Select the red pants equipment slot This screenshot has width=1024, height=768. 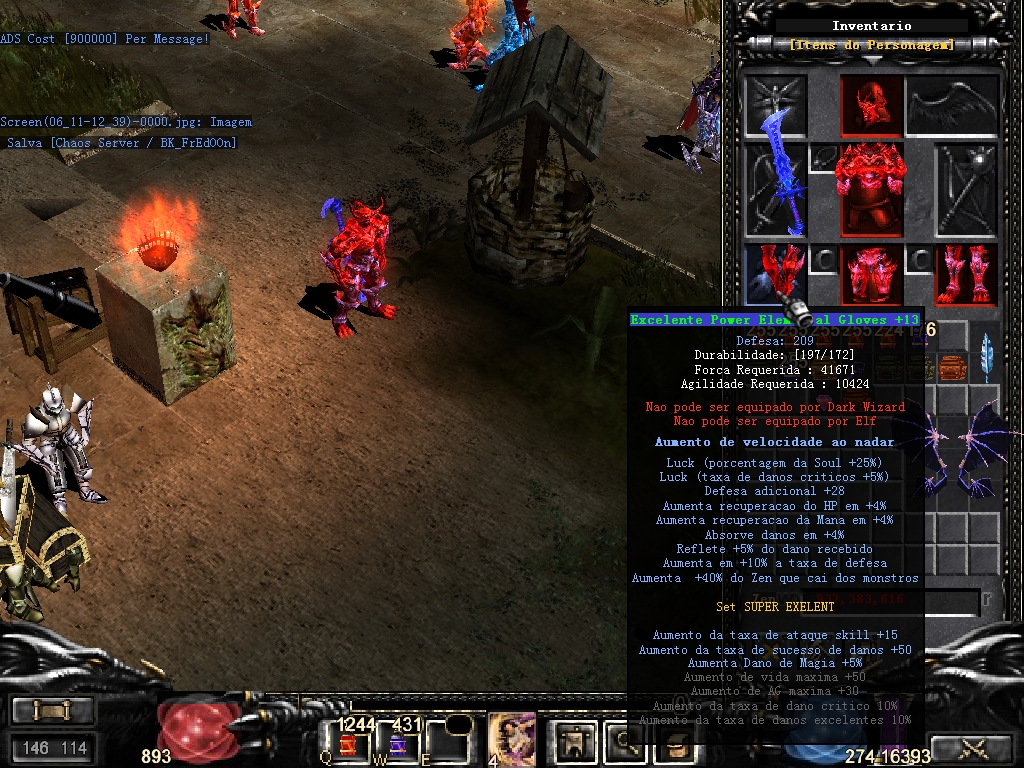(x=869, y=273)
